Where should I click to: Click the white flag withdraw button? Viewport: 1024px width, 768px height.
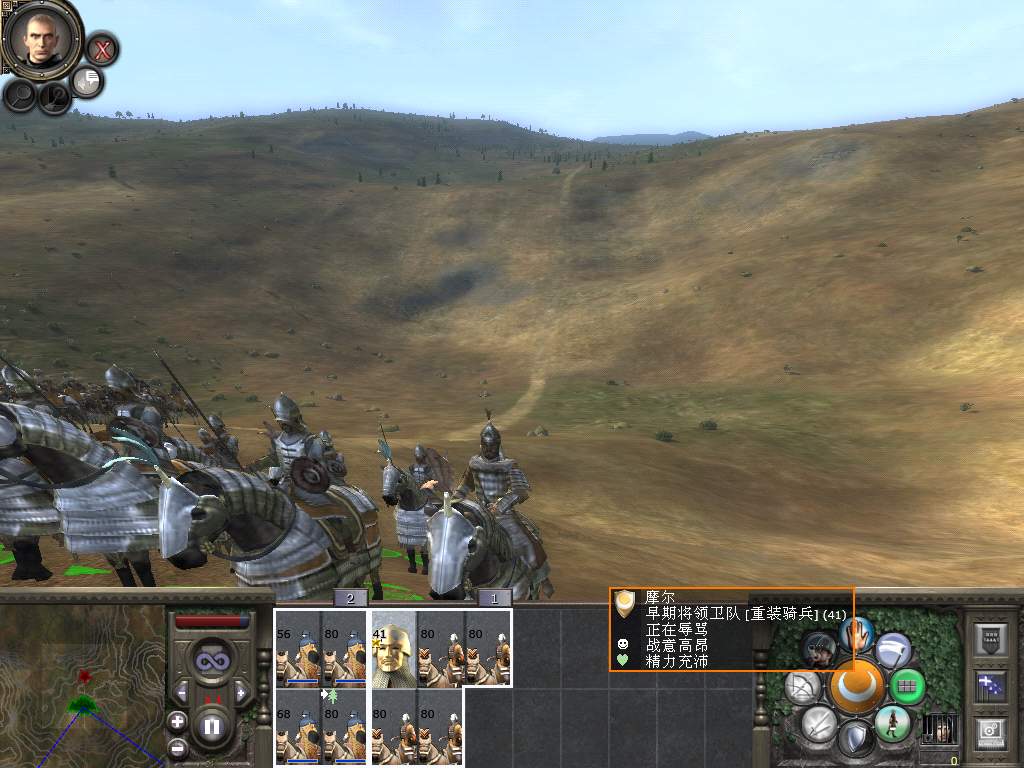pos(893,651)
